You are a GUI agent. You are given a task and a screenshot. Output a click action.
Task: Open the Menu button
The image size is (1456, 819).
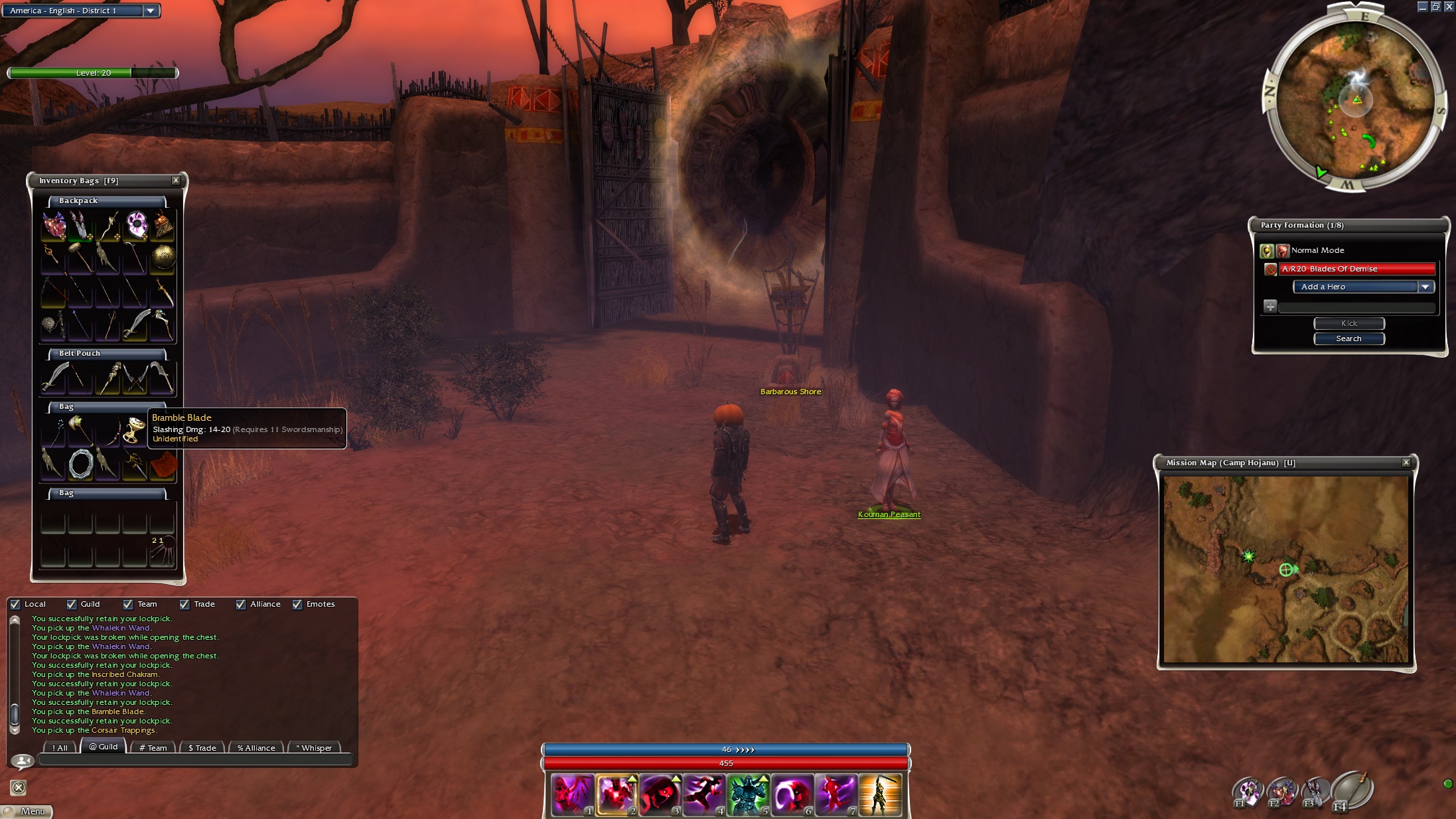[x=27, y=811]
